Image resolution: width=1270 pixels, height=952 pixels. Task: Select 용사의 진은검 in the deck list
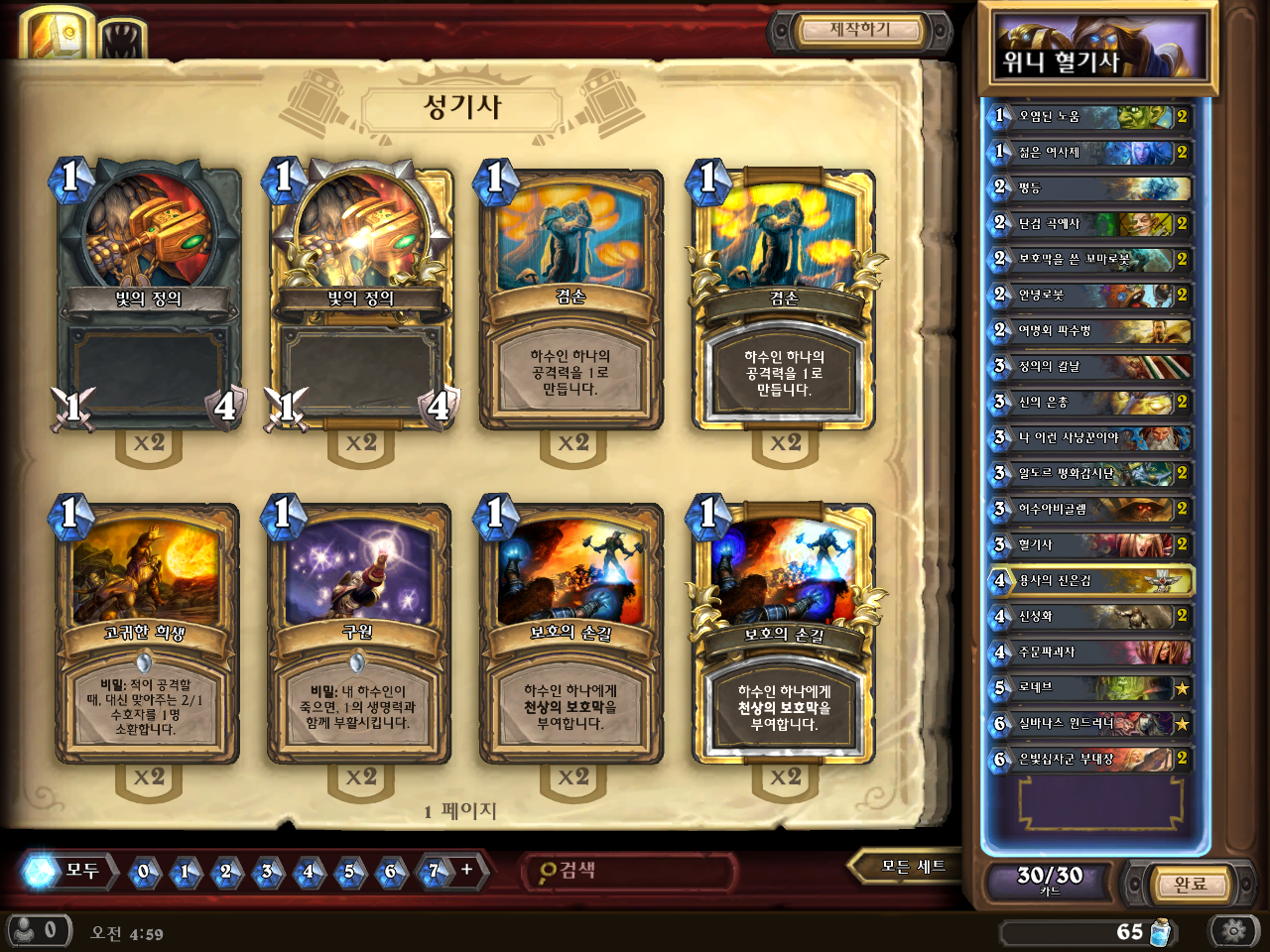[1091, 580]
